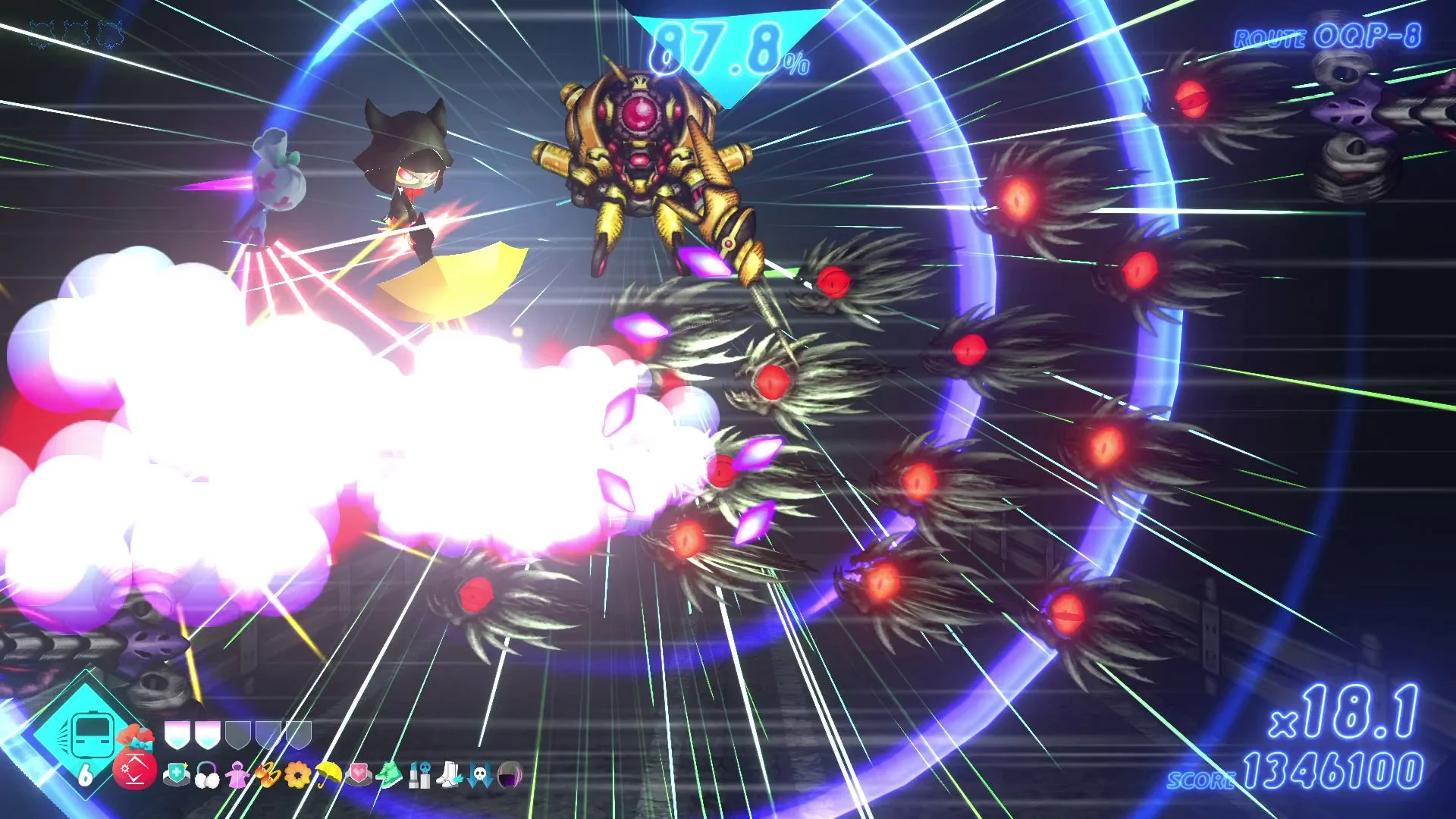Select the white earmuffs item icon

coord(209,777)
